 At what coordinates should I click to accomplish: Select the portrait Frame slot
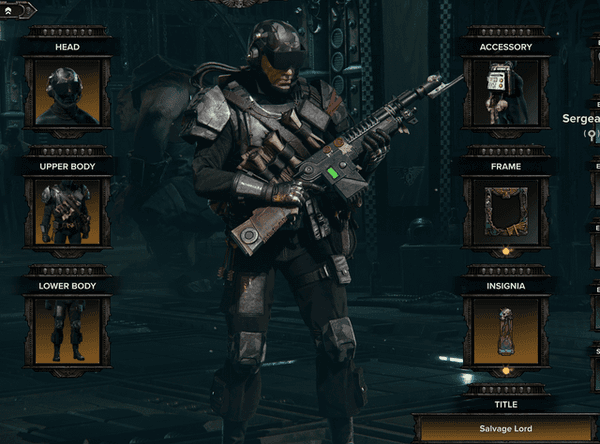[506, 212]
